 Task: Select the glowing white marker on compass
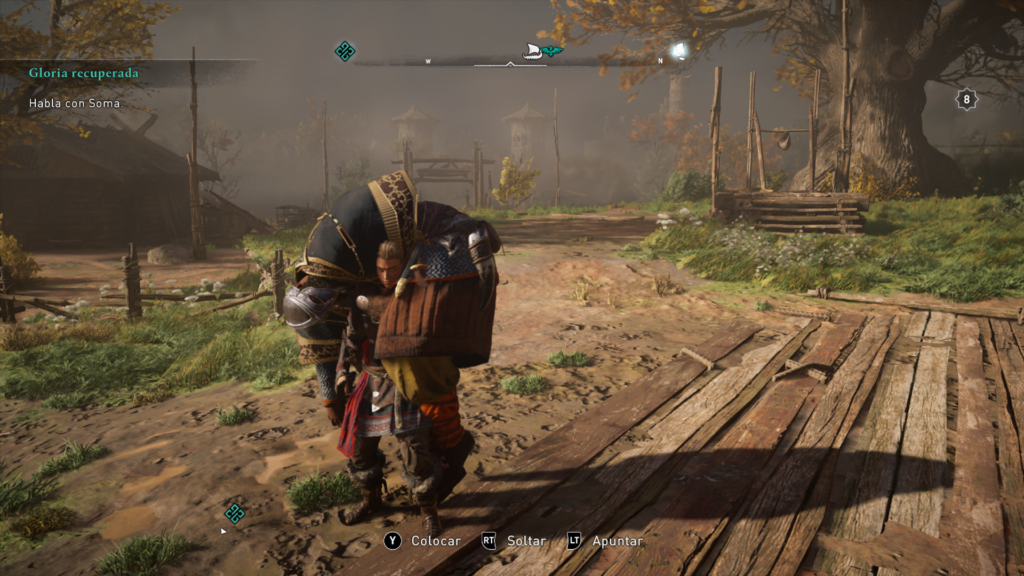click(x=679, y=50)
